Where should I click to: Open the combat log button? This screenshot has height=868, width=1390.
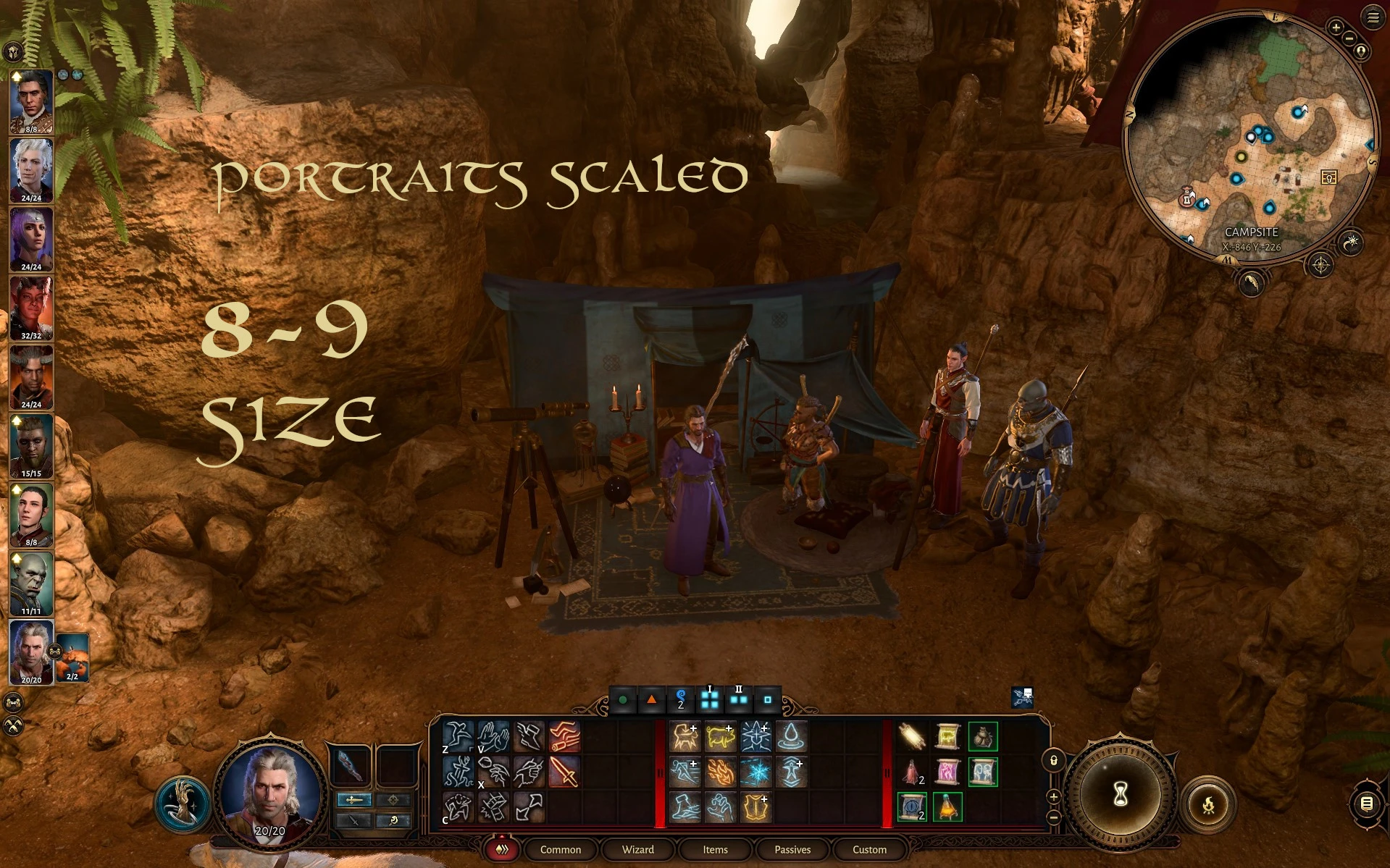[x=1366, y=804]
